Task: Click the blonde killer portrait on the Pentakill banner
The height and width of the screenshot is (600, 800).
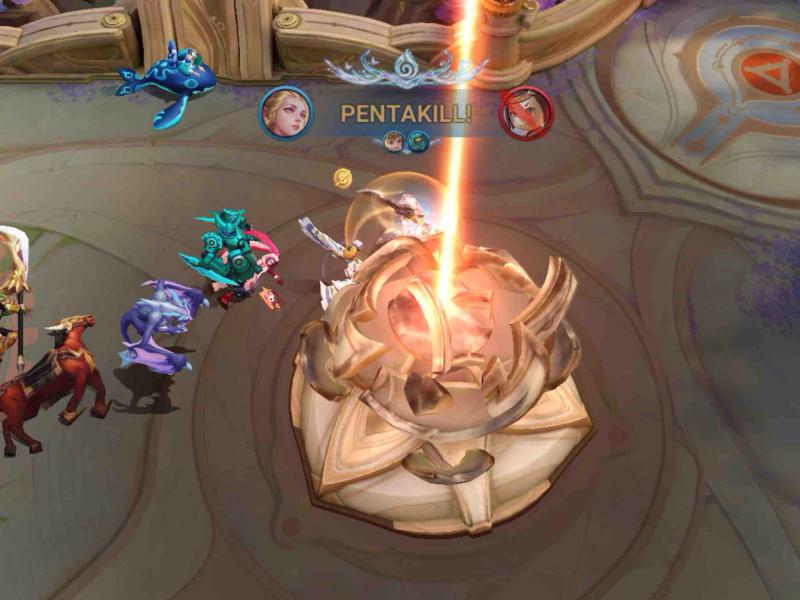Action: tap(286, 113)
